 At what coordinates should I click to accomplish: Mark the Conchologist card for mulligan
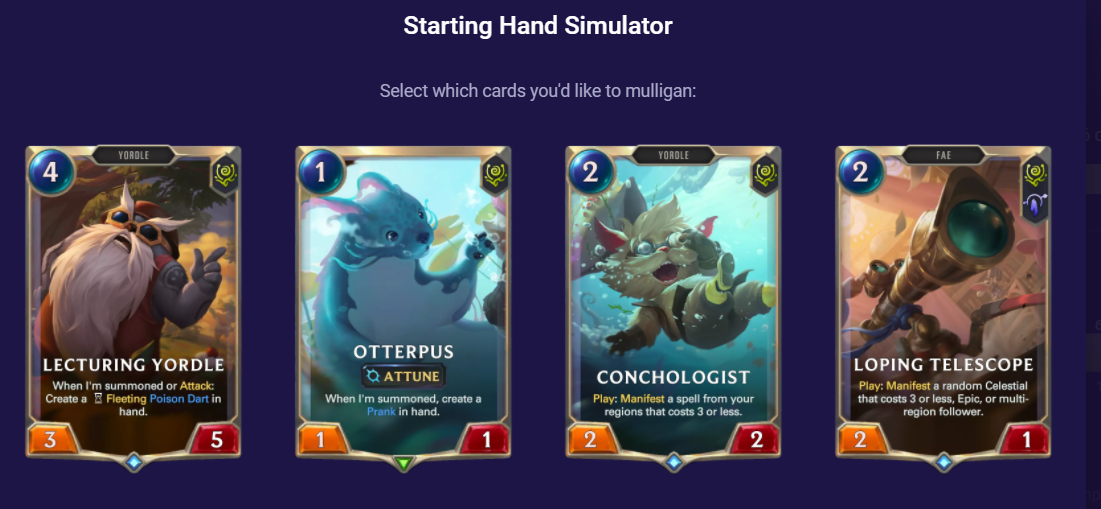(673, 300)
